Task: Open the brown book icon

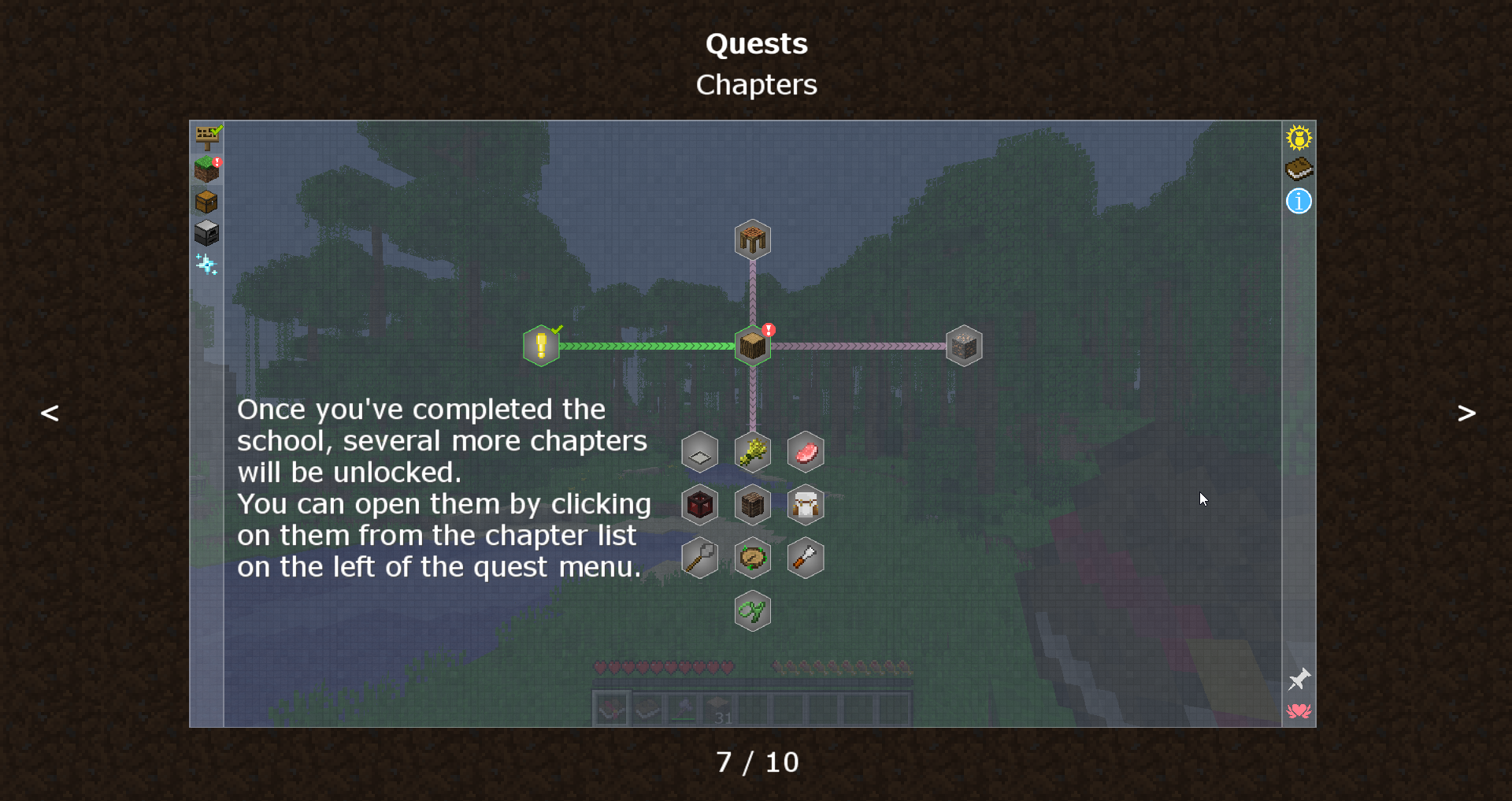Action: [x=1299, y=169]
